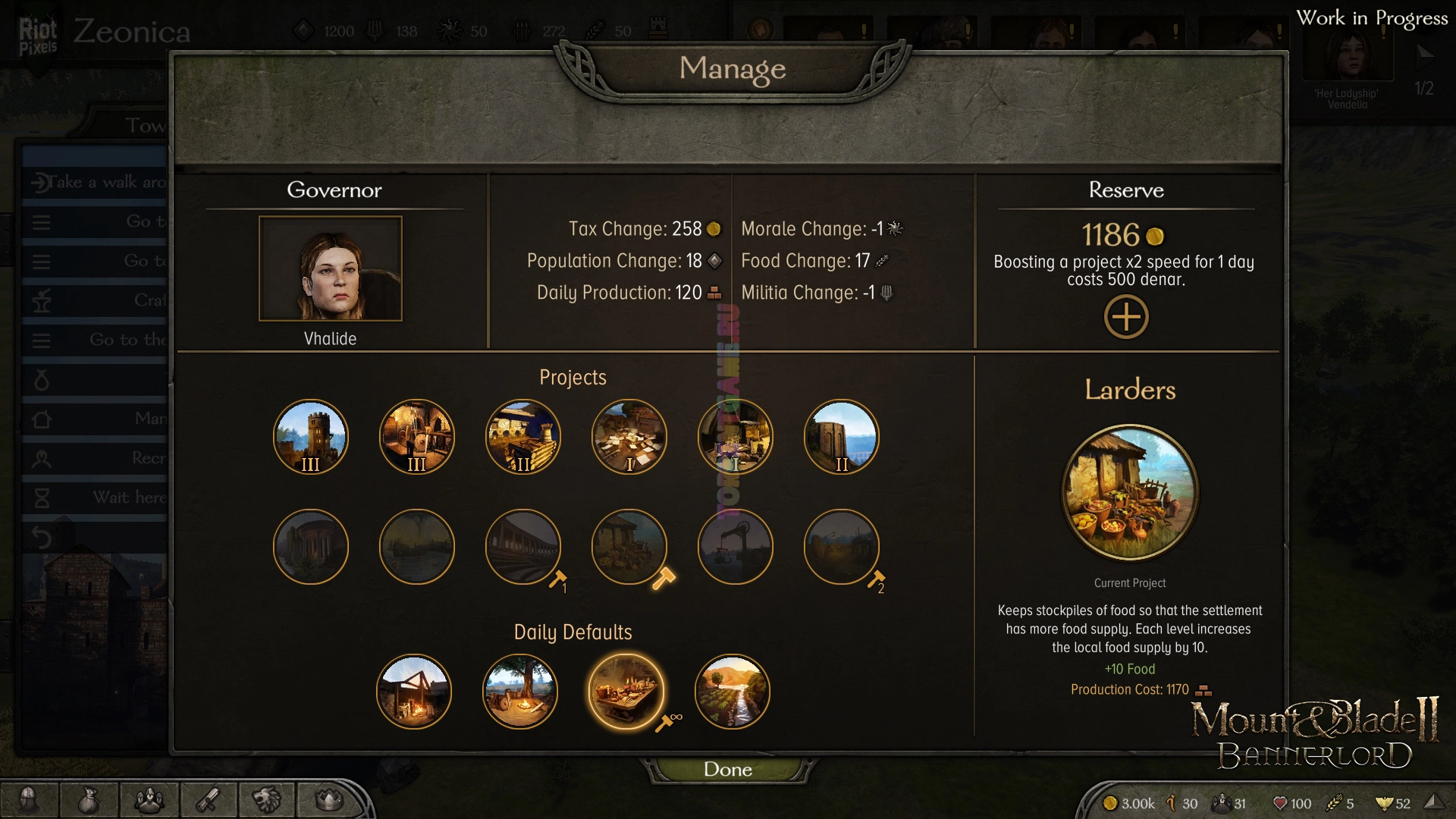The image size is (1456, 819).
Task: Add gold to the reserve with plus button
Action: pyautogui.click(x=1126, y=317)
